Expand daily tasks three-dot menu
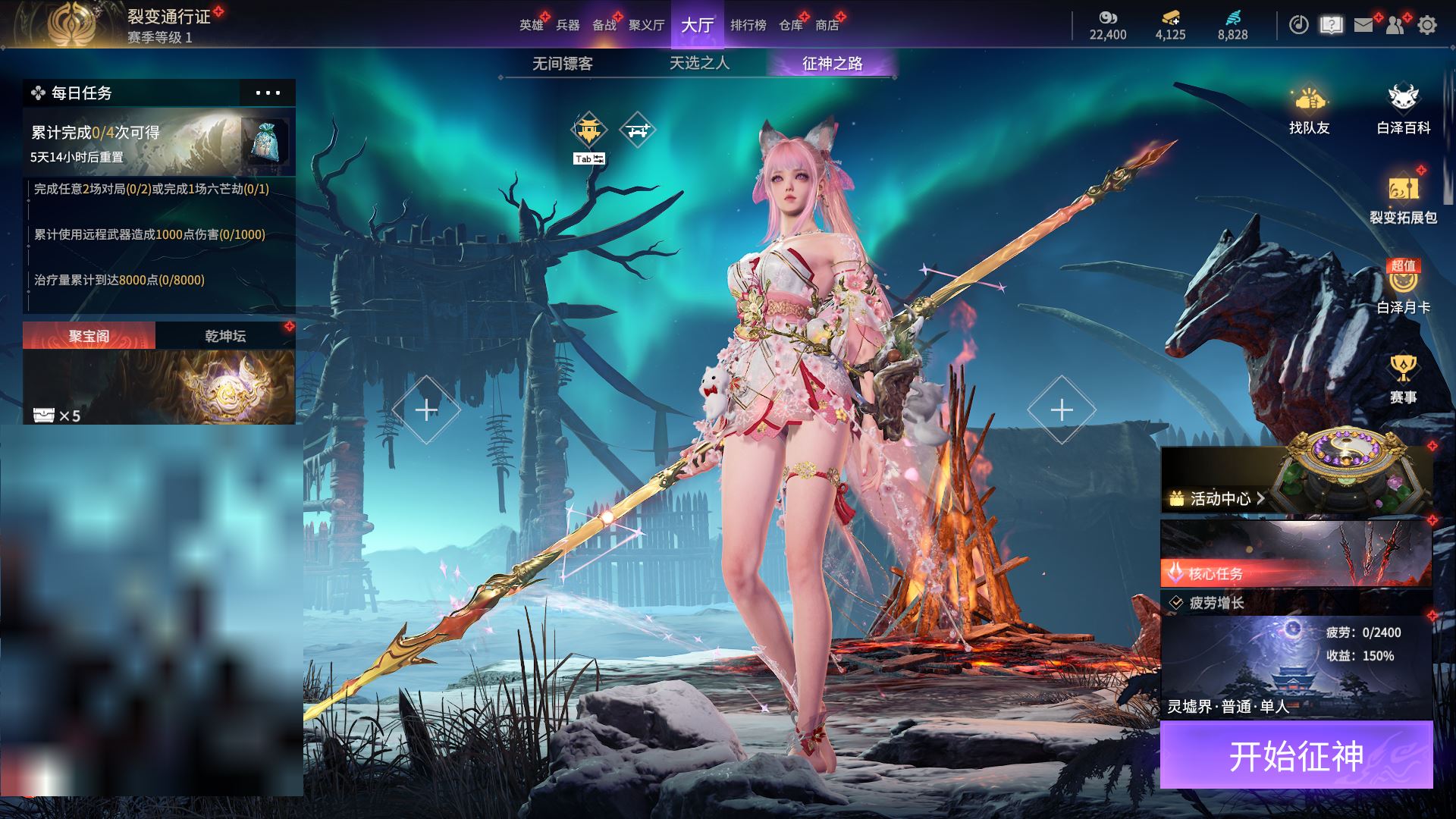The image size is (1456, 819). [x=268, y=93]
